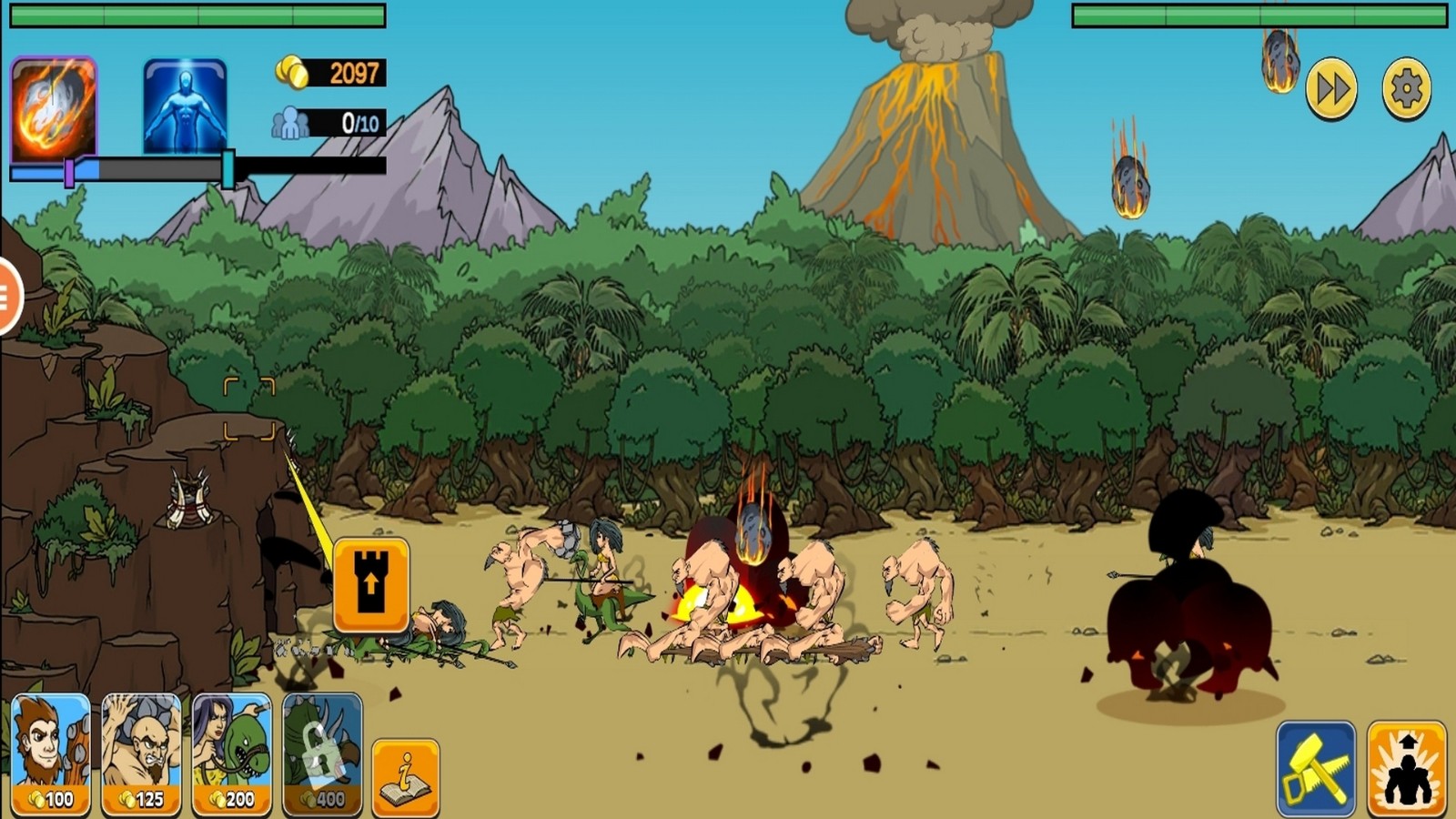
Task: Open the unit info book
Action: tap(406, 777)
